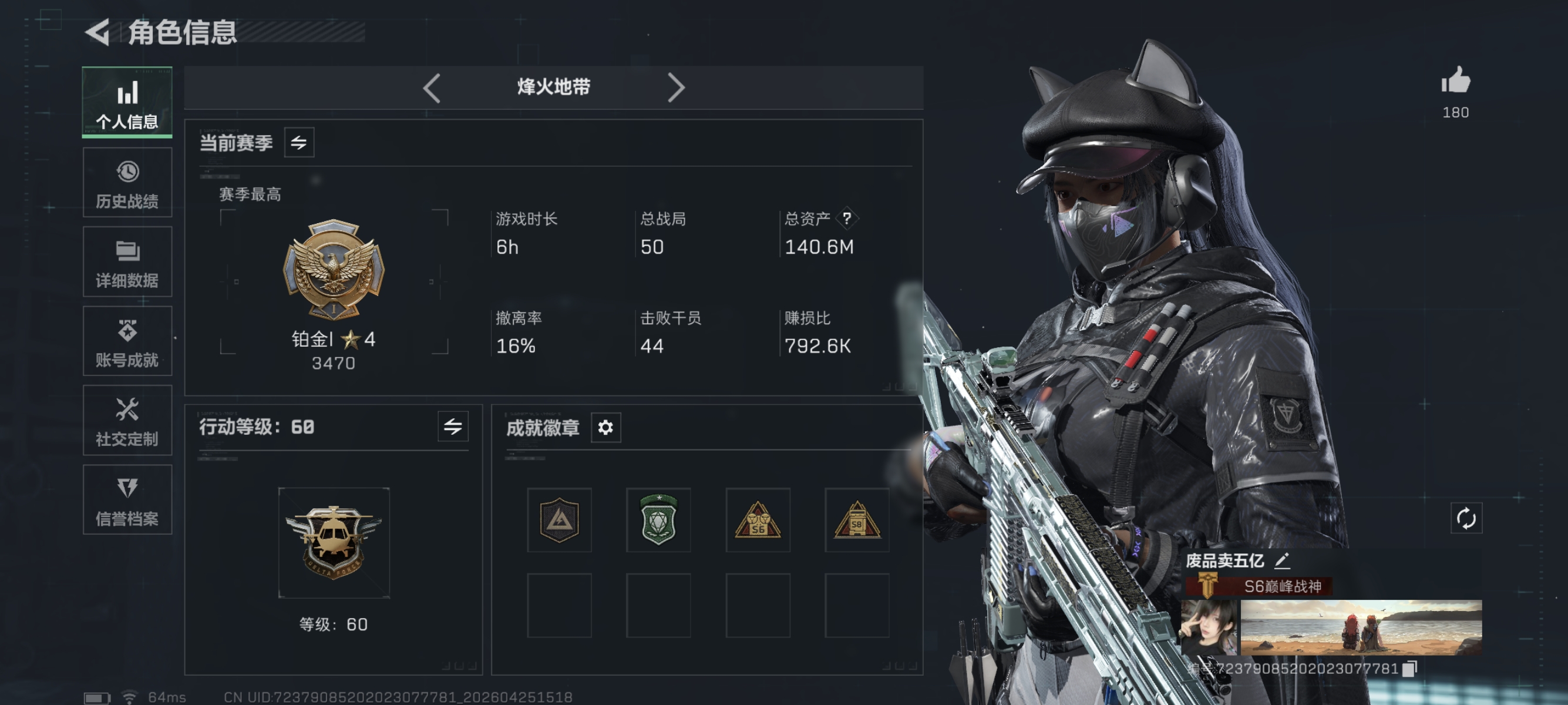Open the 个人信息 panel
The width and height of the screenshot is (1568, 705).
pos(127,102)
